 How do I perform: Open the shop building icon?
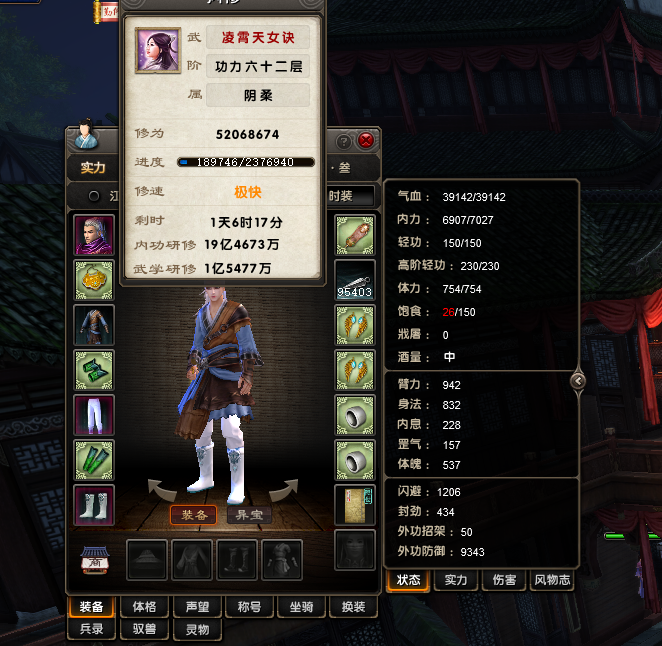tap(95, 560)
